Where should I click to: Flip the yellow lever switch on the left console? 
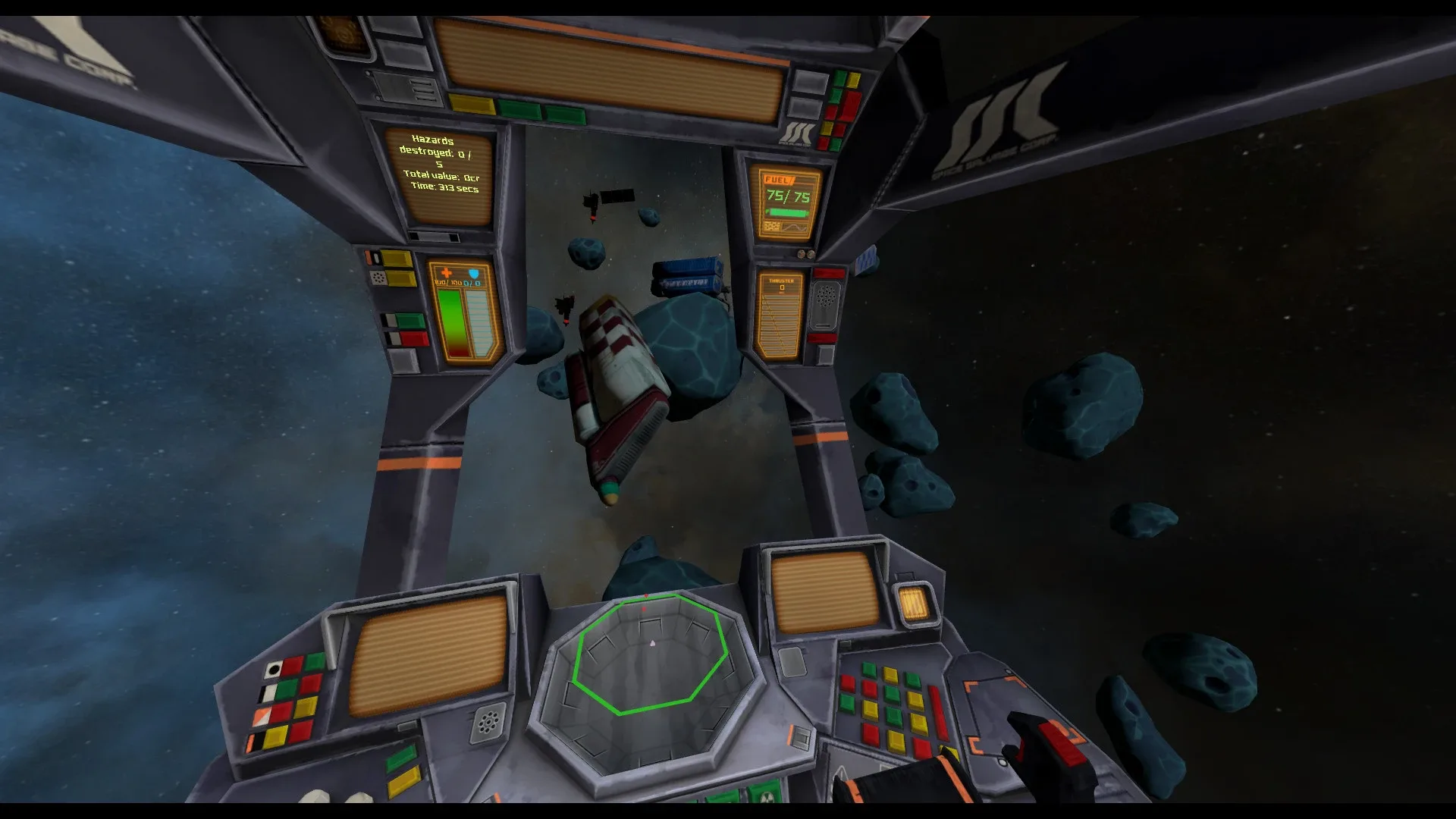pyautogui.click(x=397, y=258)
